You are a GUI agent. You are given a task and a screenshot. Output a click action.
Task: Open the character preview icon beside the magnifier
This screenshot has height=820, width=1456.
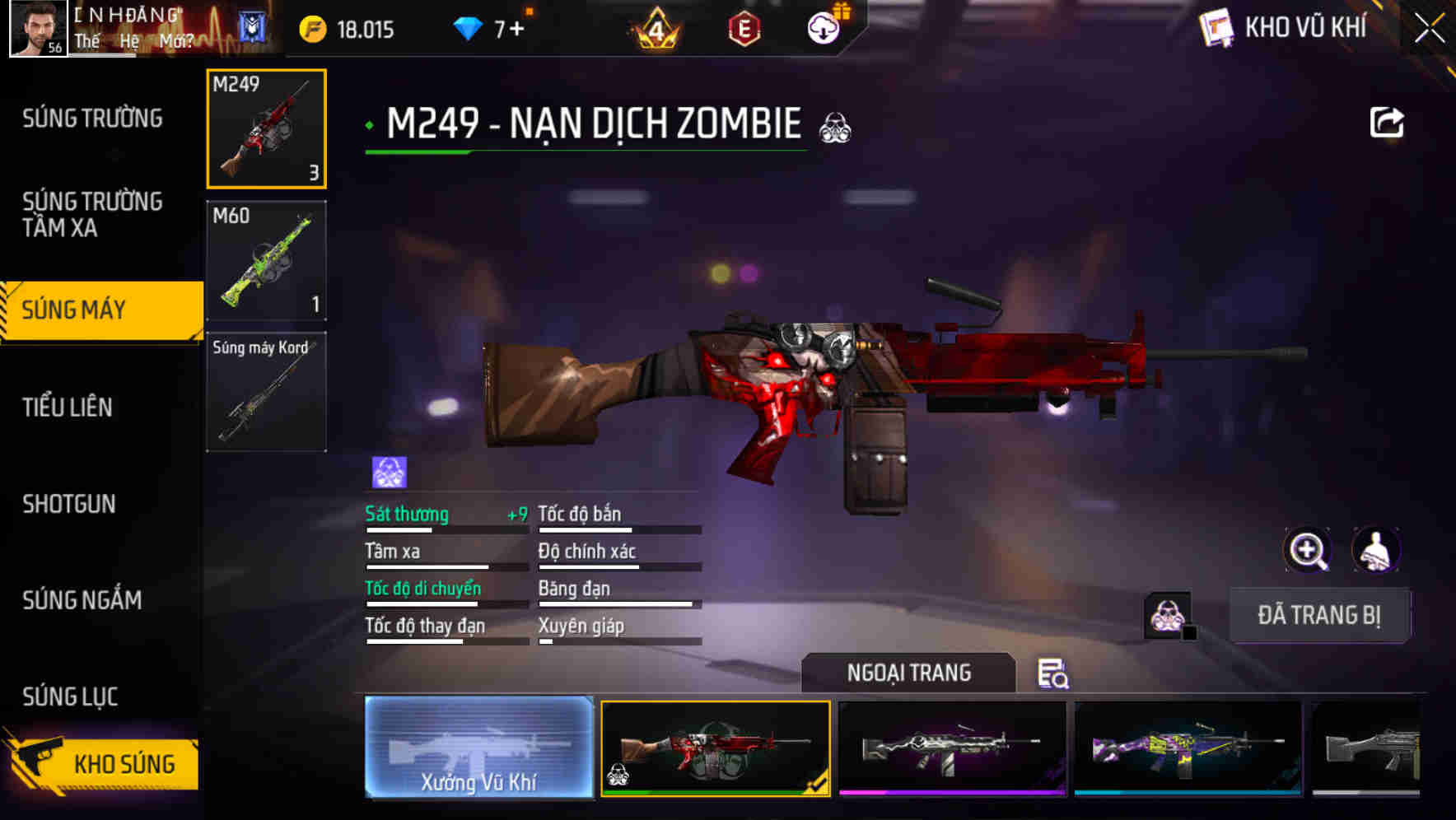[x=1377, y=550]
